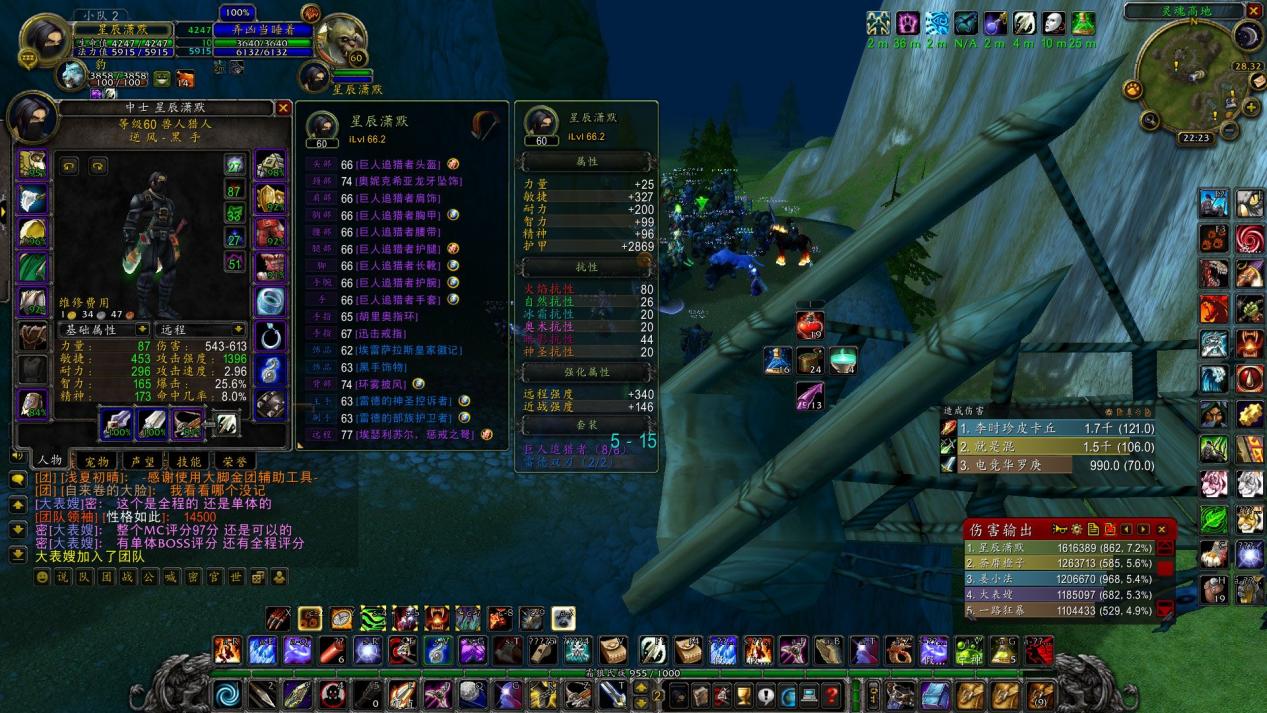
Task: Show the 荣誉 (Honor) tab
Action: (234, 462)
